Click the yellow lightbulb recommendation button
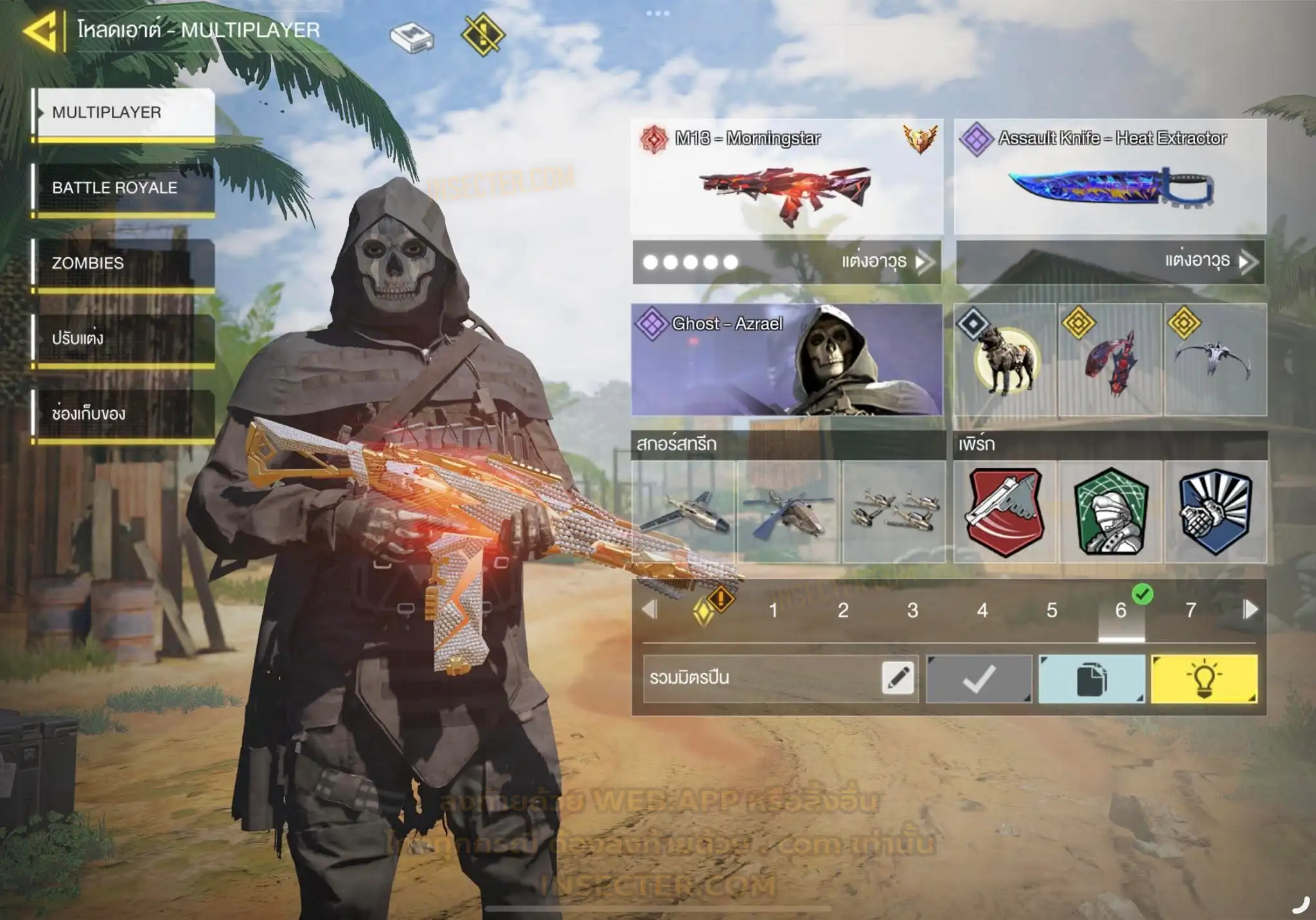The width and height of the screenshot is (1316, 920). pyautogui.click(x=1204, y=679)
